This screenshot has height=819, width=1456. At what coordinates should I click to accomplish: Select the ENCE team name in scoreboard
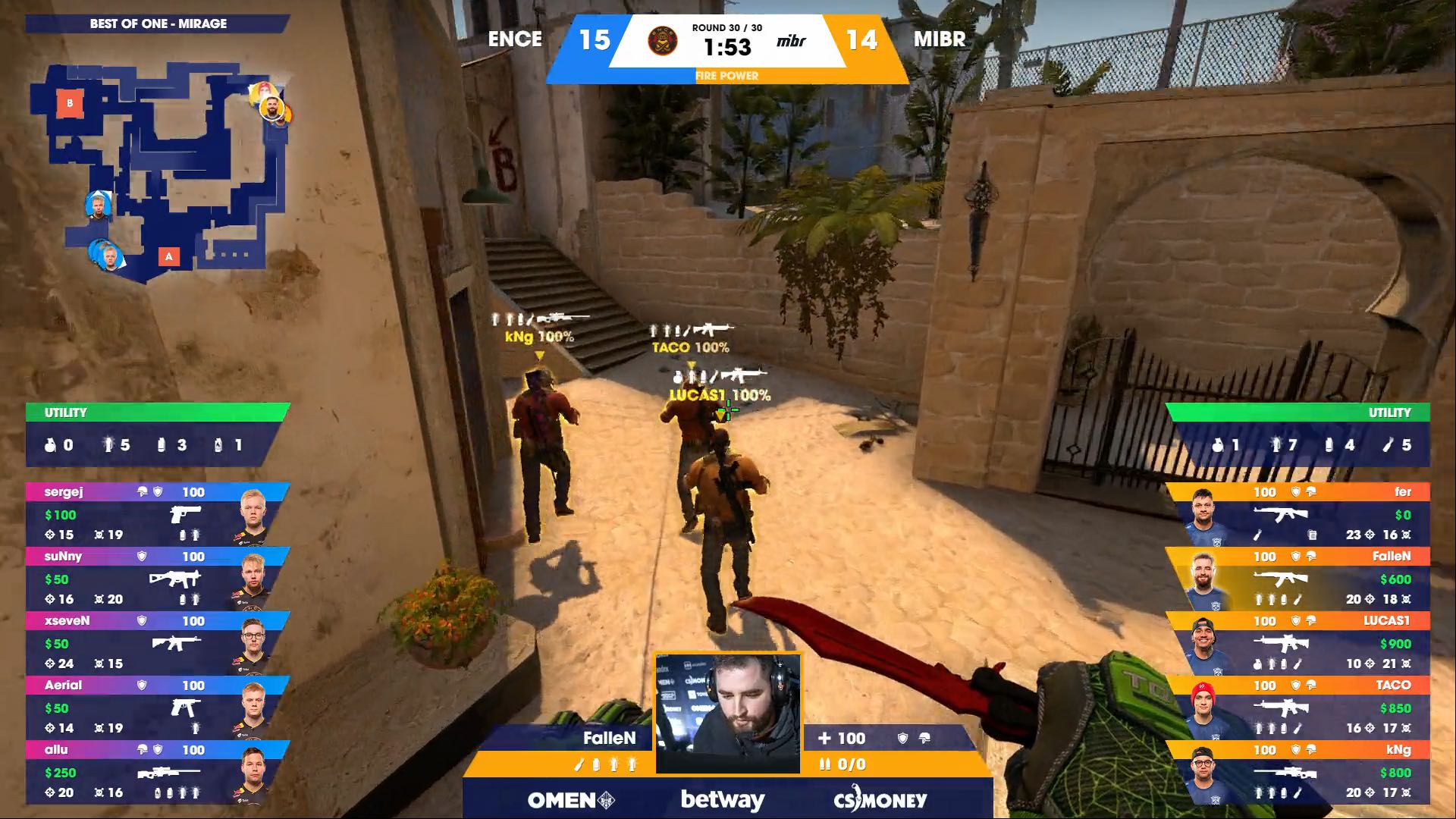pyautogui.click(x=516, y=39)
